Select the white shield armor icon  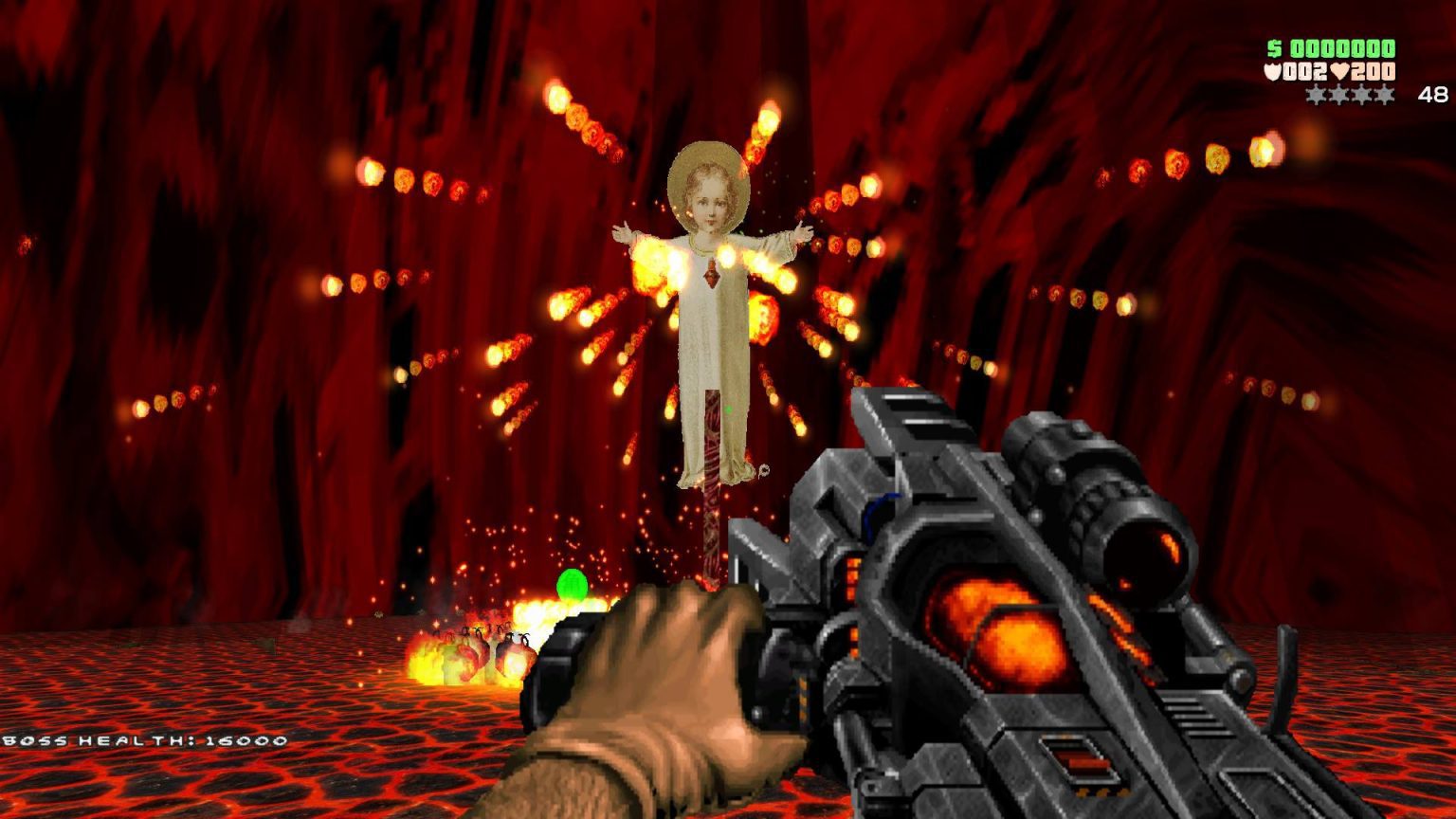point(1274,70)
